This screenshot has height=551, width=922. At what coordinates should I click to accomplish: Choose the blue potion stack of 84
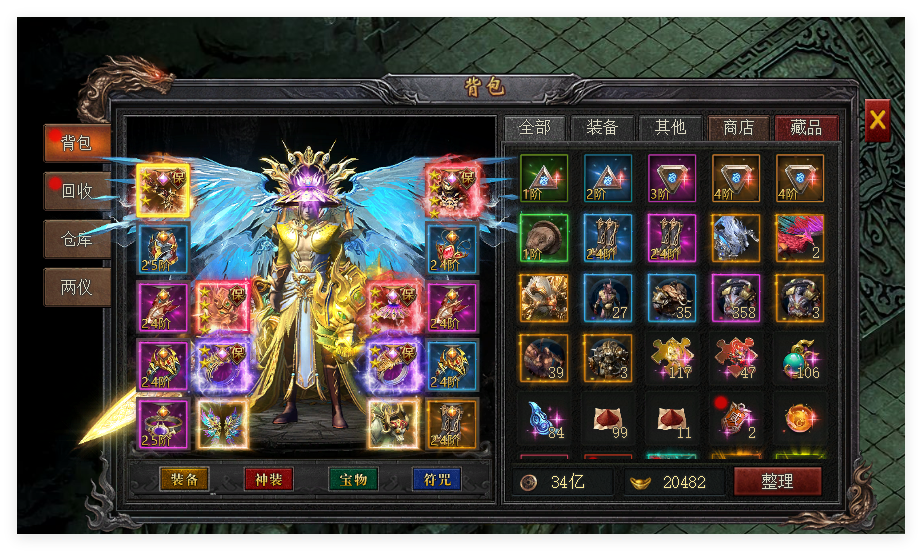(544, 418)
